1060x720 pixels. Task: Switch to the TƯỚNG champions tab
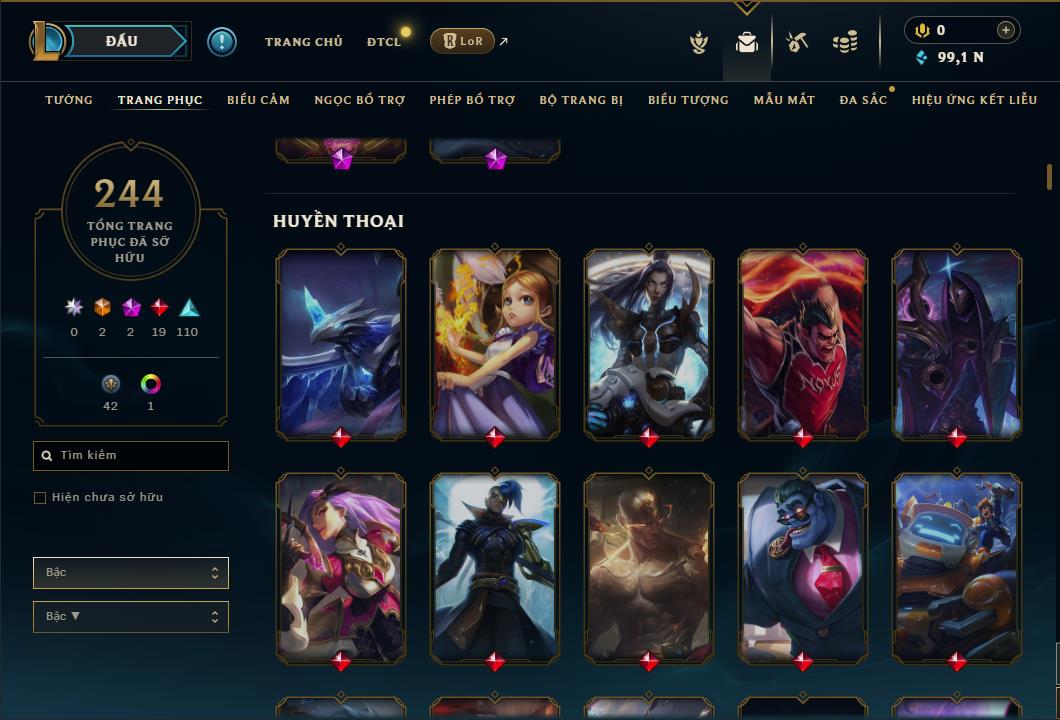click(x=69, y=100)
